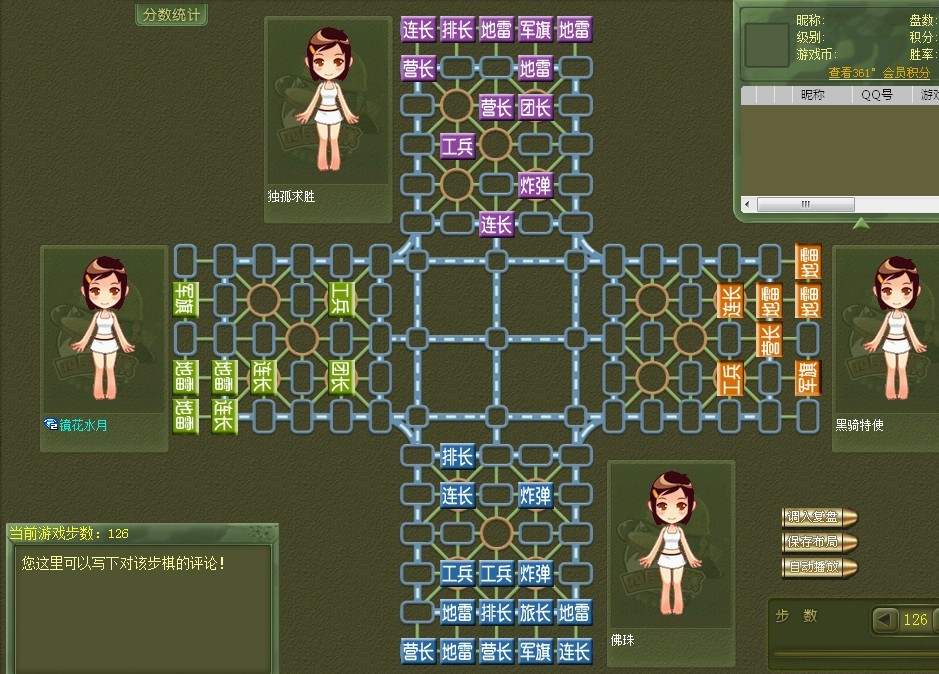The width and height of the screenshot is (939, 674).
Task: Click the QQ号 column header
Action: click(877, 95)
